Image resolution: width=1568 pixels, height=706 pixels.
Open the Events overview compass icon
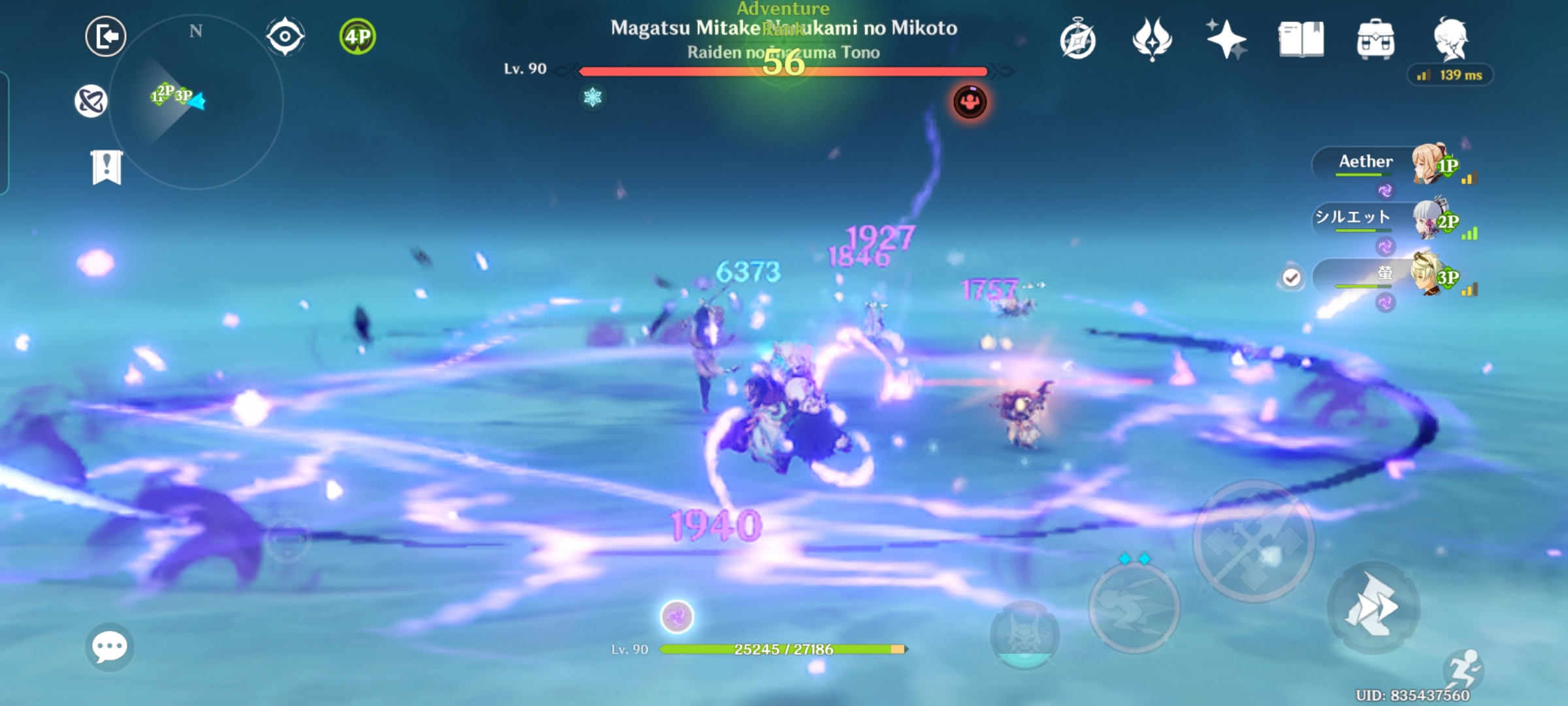(1079, 39)
